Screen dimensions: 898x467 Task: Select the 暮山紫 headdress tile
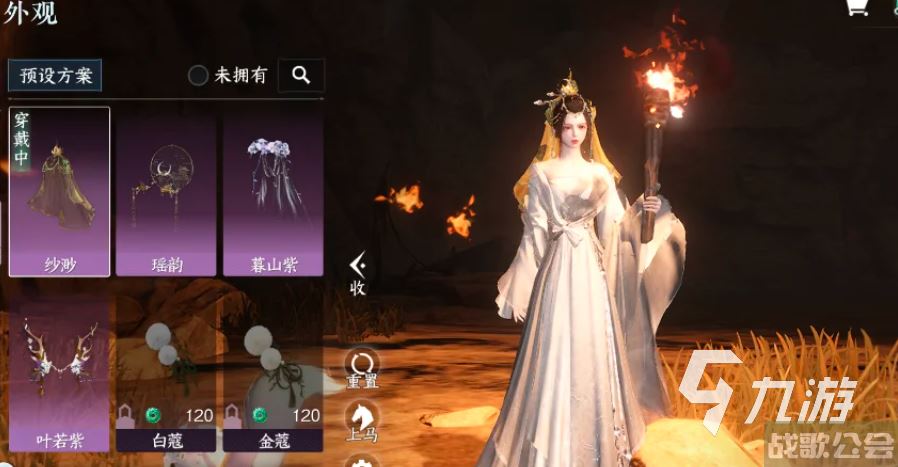click(273, 191)
